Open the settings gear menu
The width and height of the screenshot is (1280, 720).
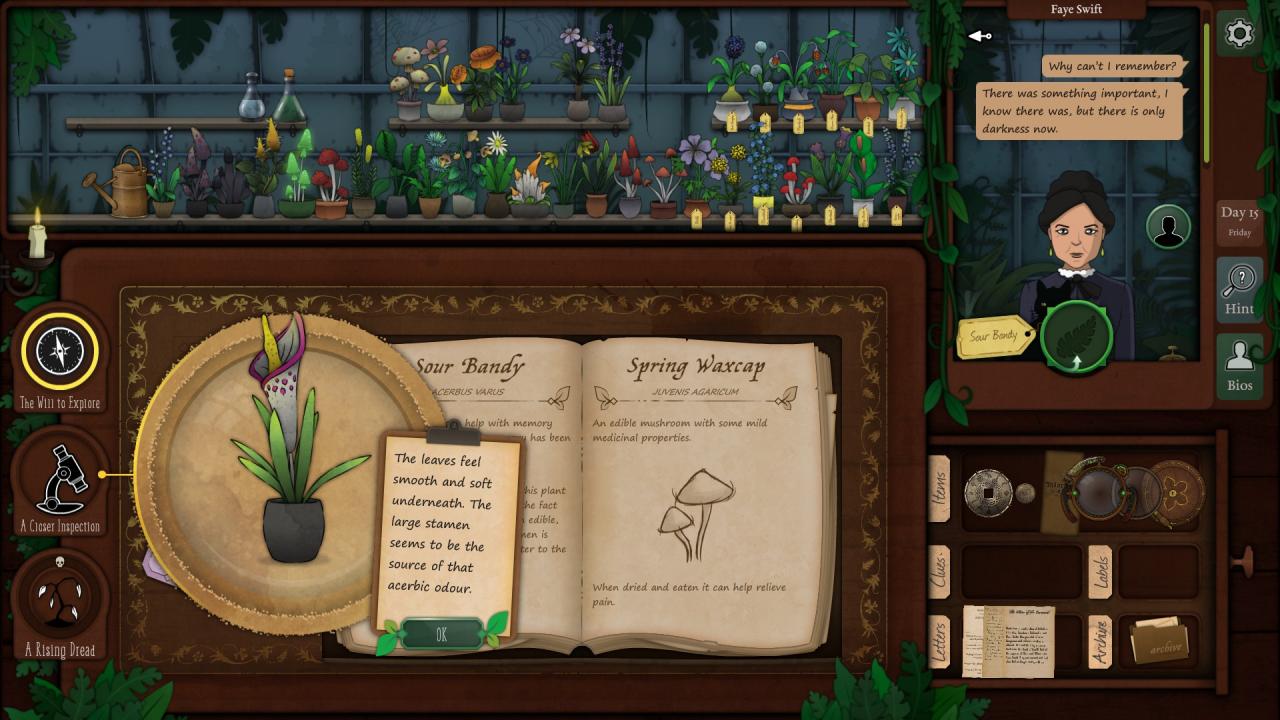[x=1239, y=35]
